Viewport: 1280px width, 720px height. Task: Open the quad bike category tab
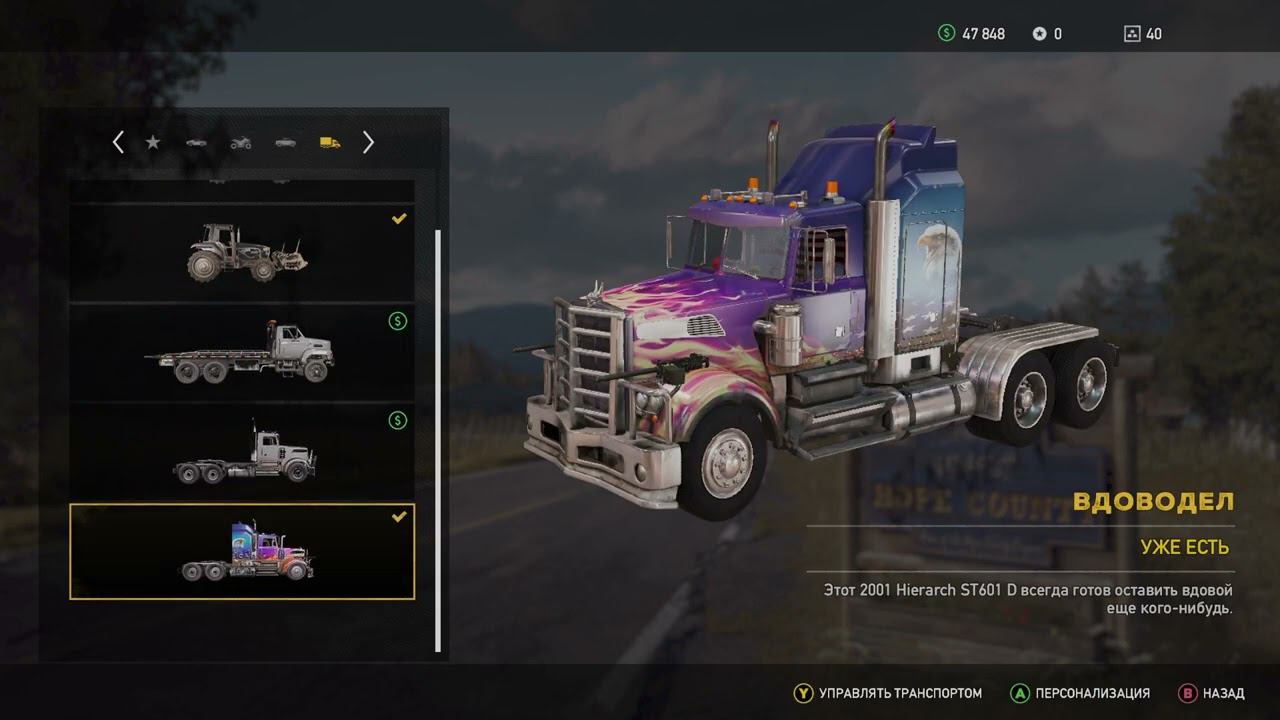click(241, 143)
